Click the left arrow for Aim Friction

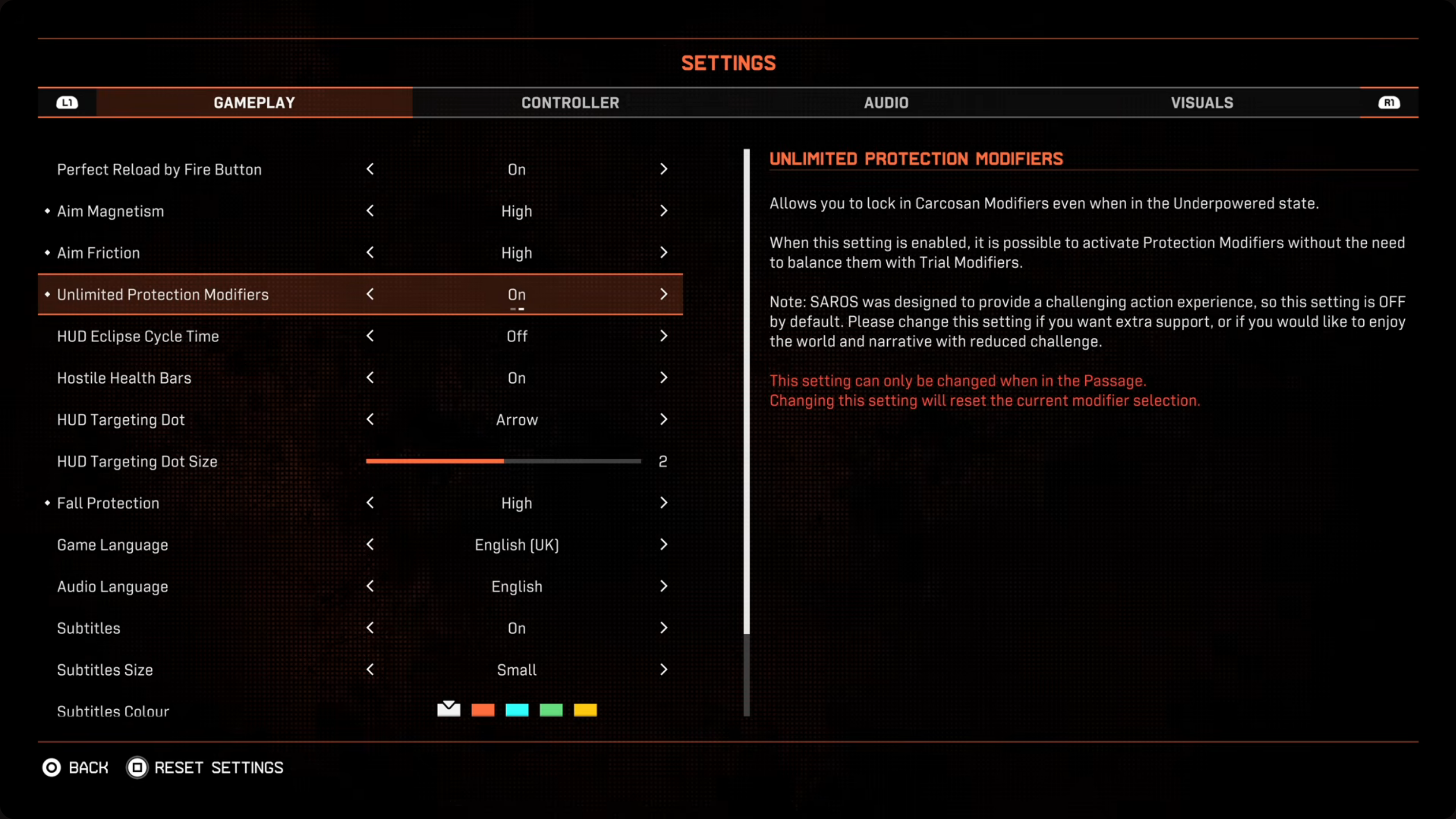click(370, 253)
